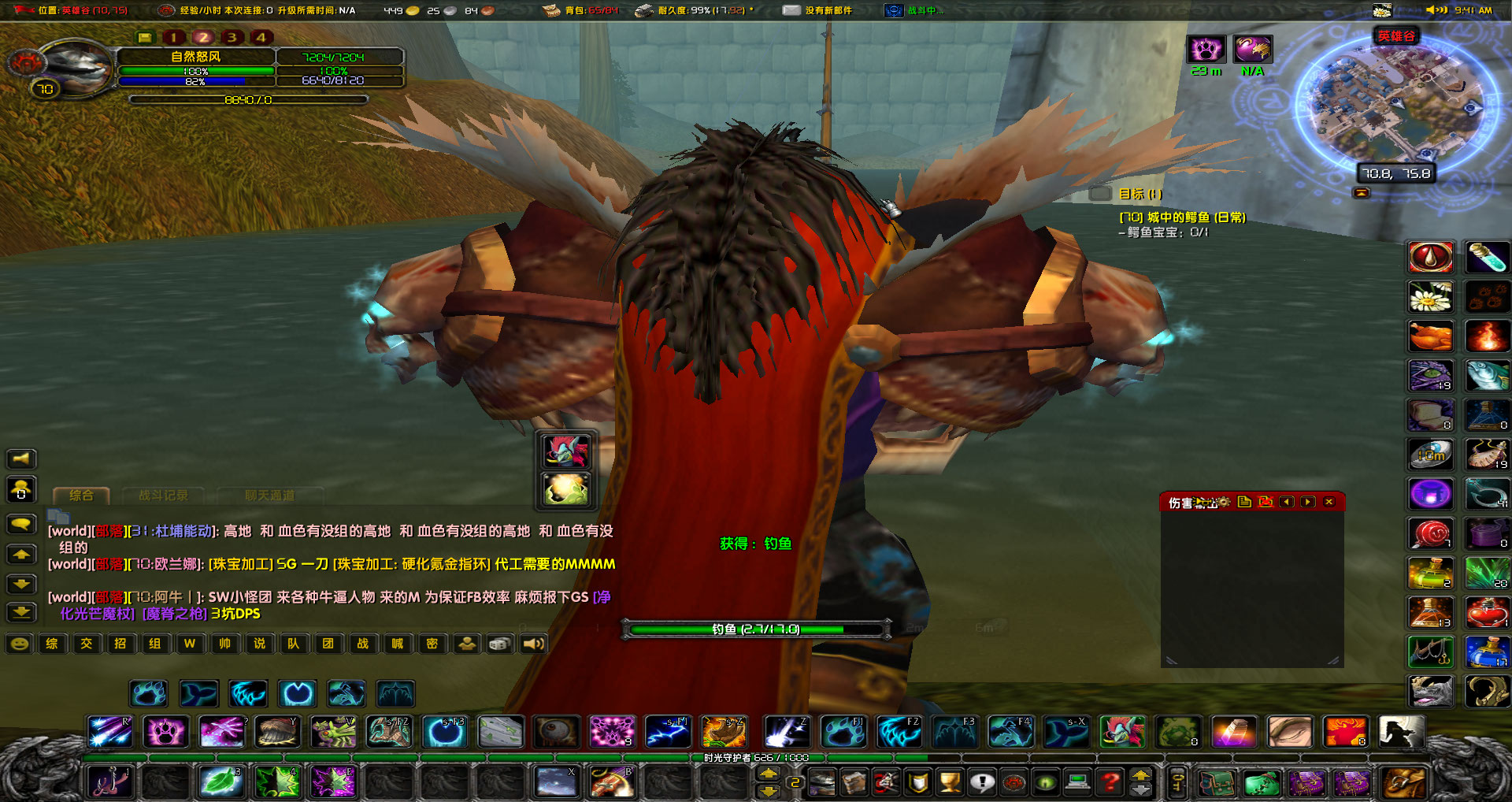1512x802 pixels.
Task: Open damage meter settings via gear icon
Action: 1224,502
